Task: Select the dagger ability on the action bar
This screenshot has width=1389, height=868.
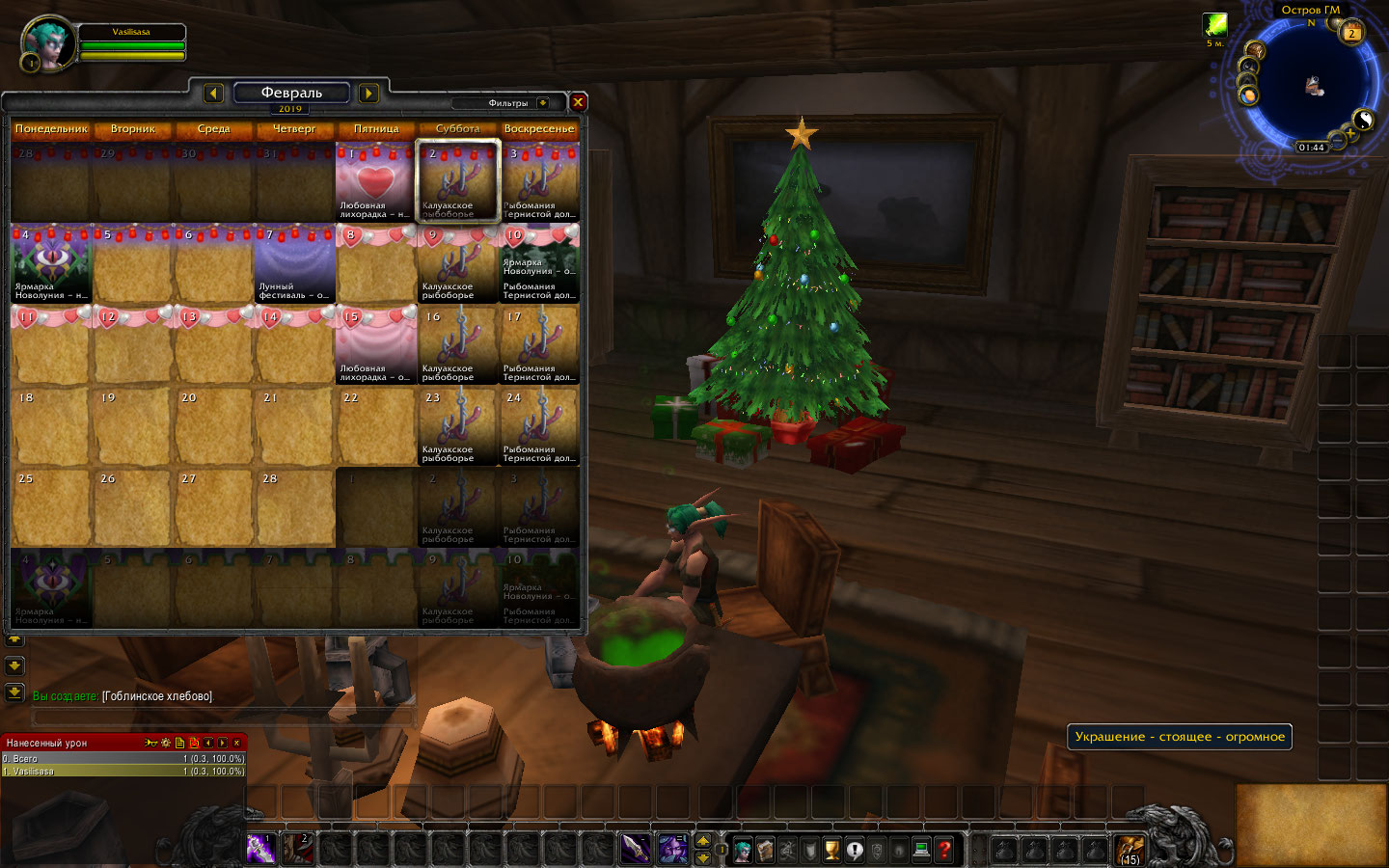Action: tap(635, 849)
